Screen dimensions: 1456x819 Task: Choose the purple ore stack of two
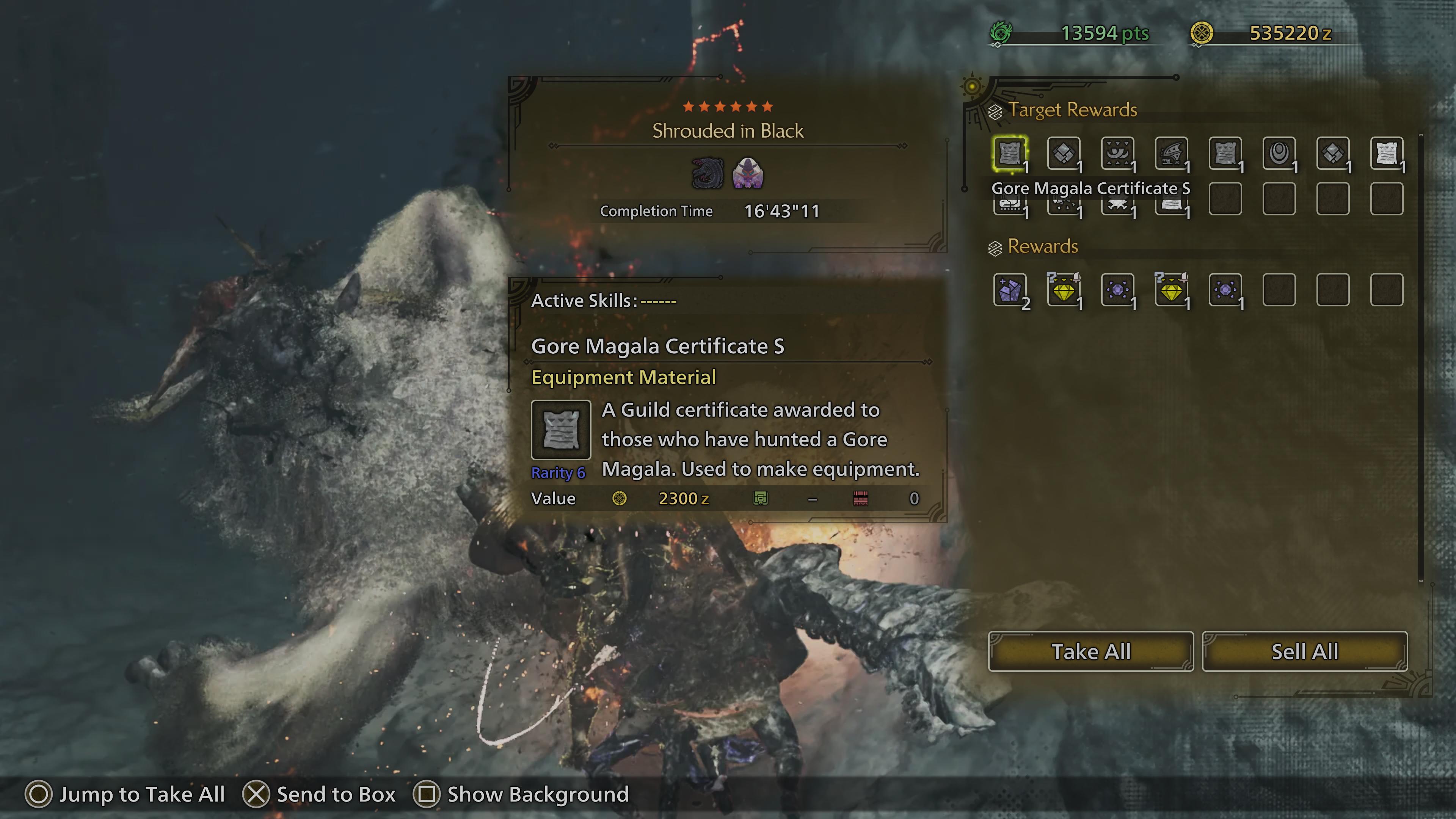(x=1009, y=290)
